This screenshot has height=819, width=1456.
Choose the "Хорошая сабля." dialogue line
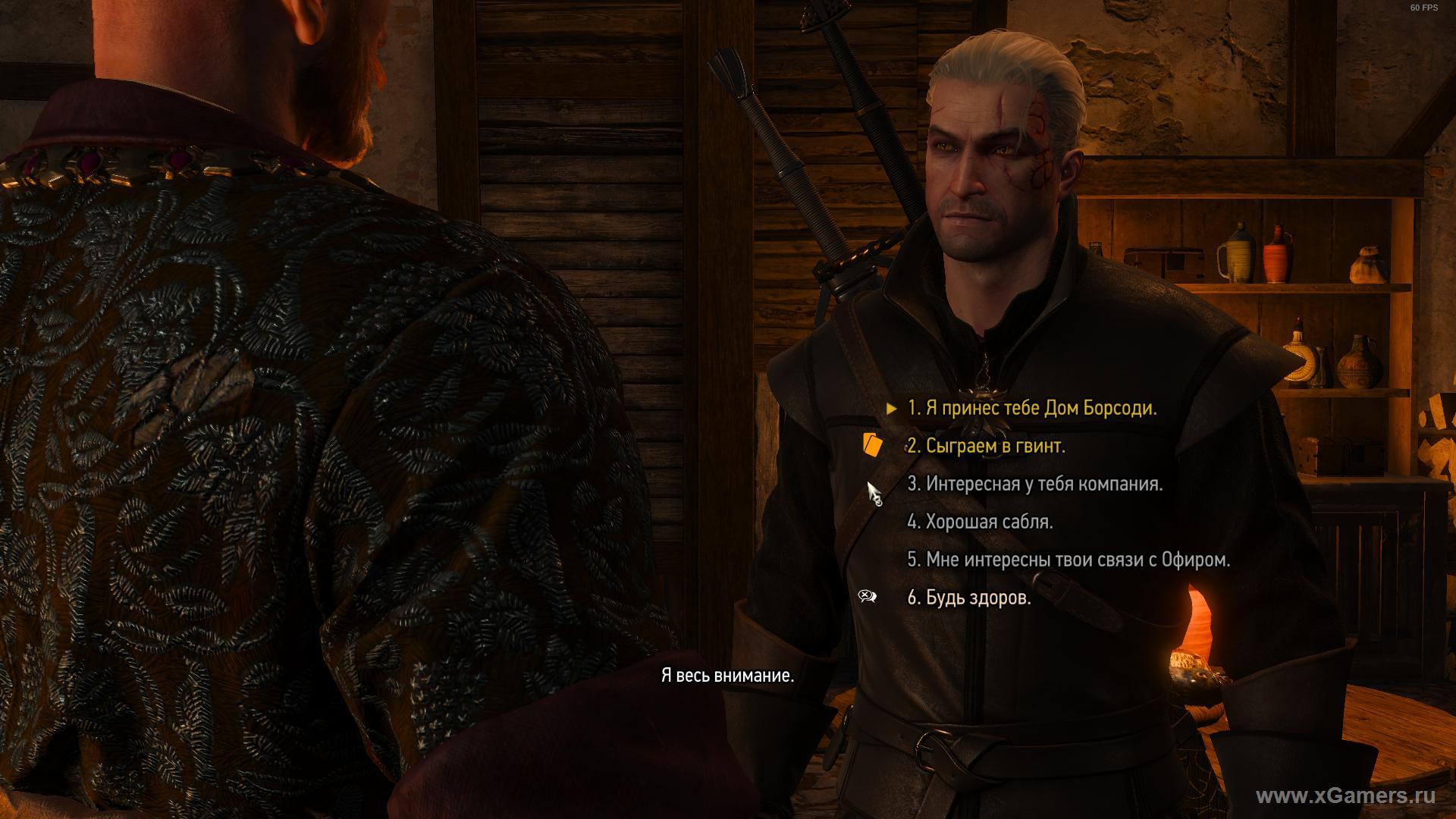980,522
